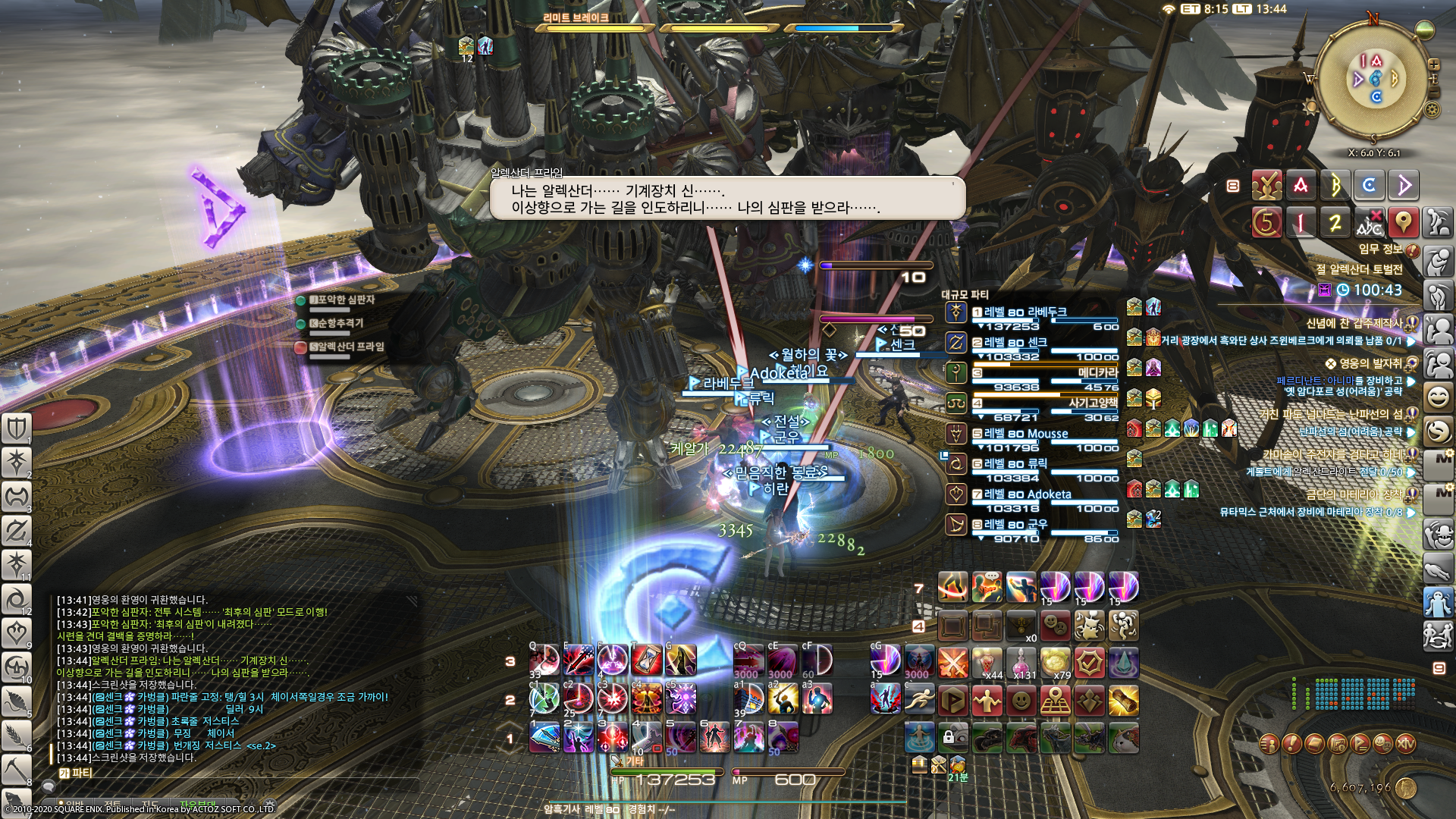Image resolution: width=1456 pixels, height=819 pixels.
Task: Open the minimap gear settings
Action: tap(1432, 110)
